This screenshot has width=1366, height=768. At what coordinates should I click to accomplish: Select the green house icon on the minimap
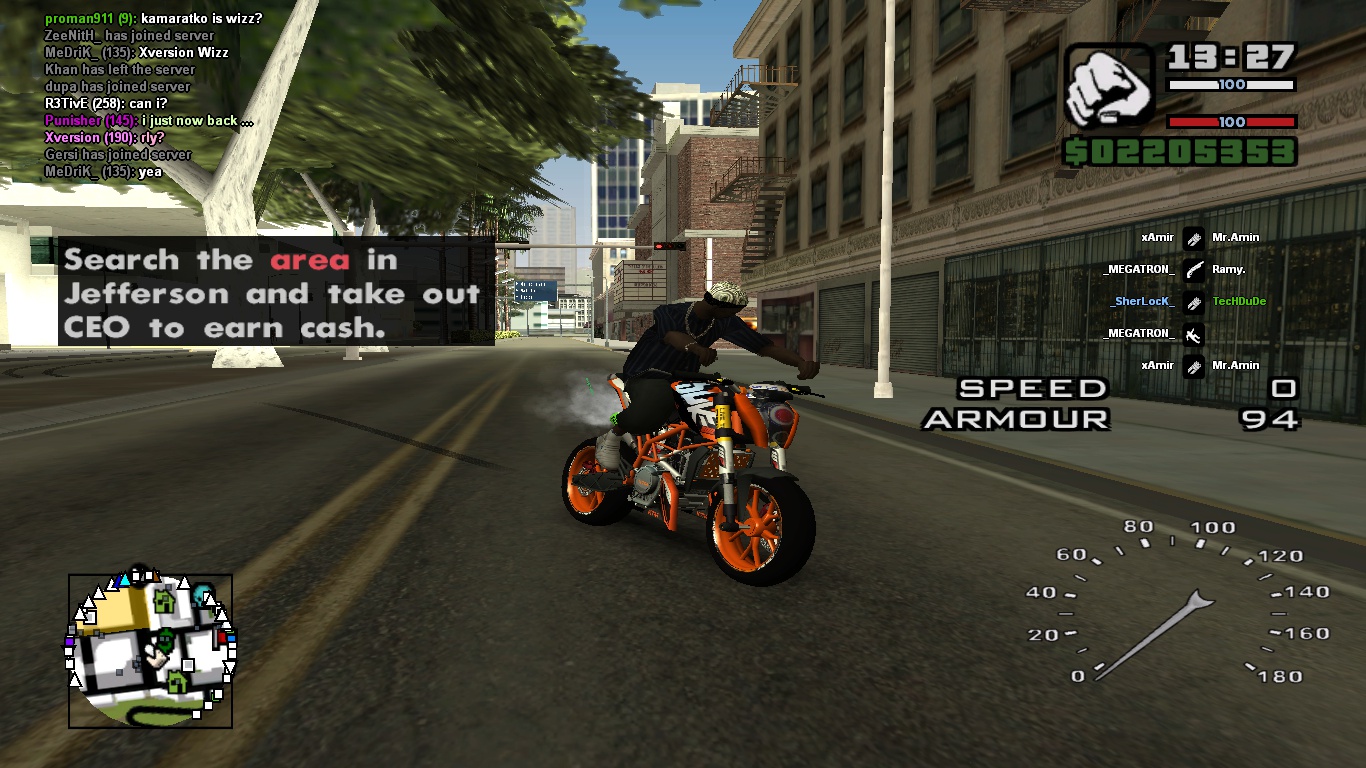[x=164, y=601]
